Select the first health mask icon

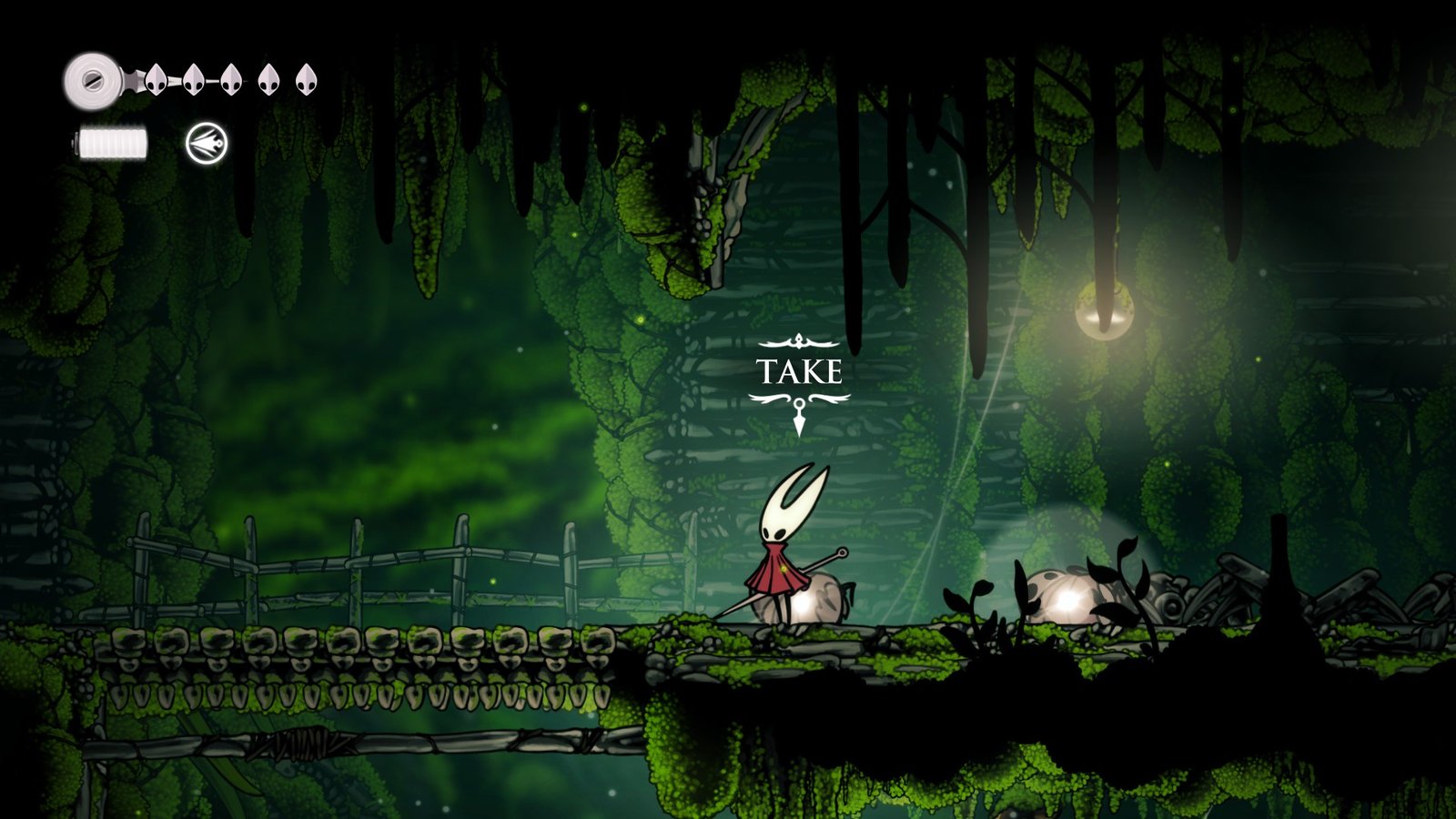(155, 81)
